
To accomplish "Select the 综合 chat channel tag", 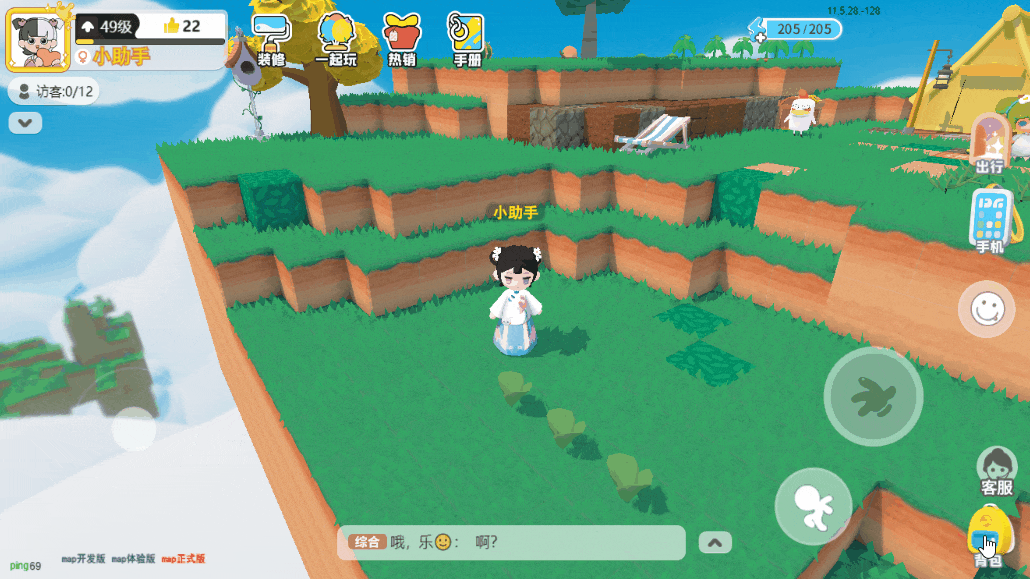I will click(x=367, y=542).
